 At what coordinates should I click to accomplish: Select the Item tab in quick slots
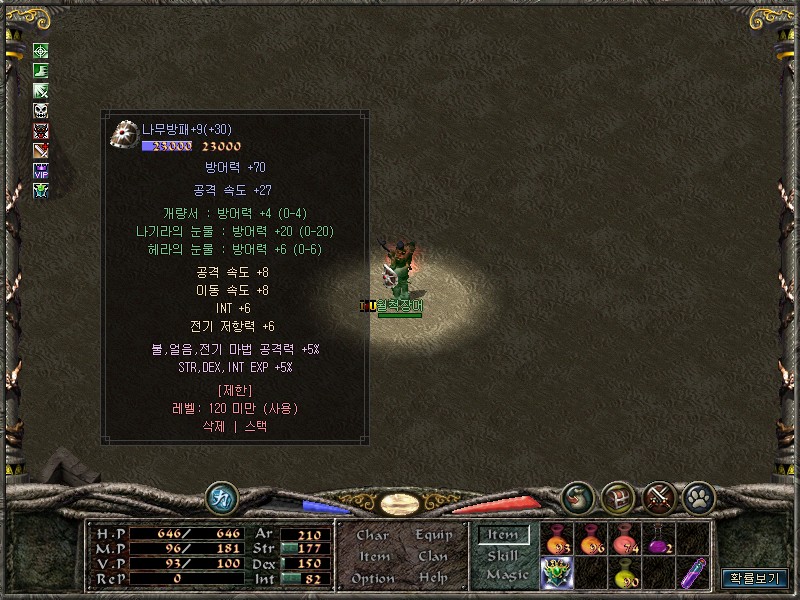click(x=503, y=536)
